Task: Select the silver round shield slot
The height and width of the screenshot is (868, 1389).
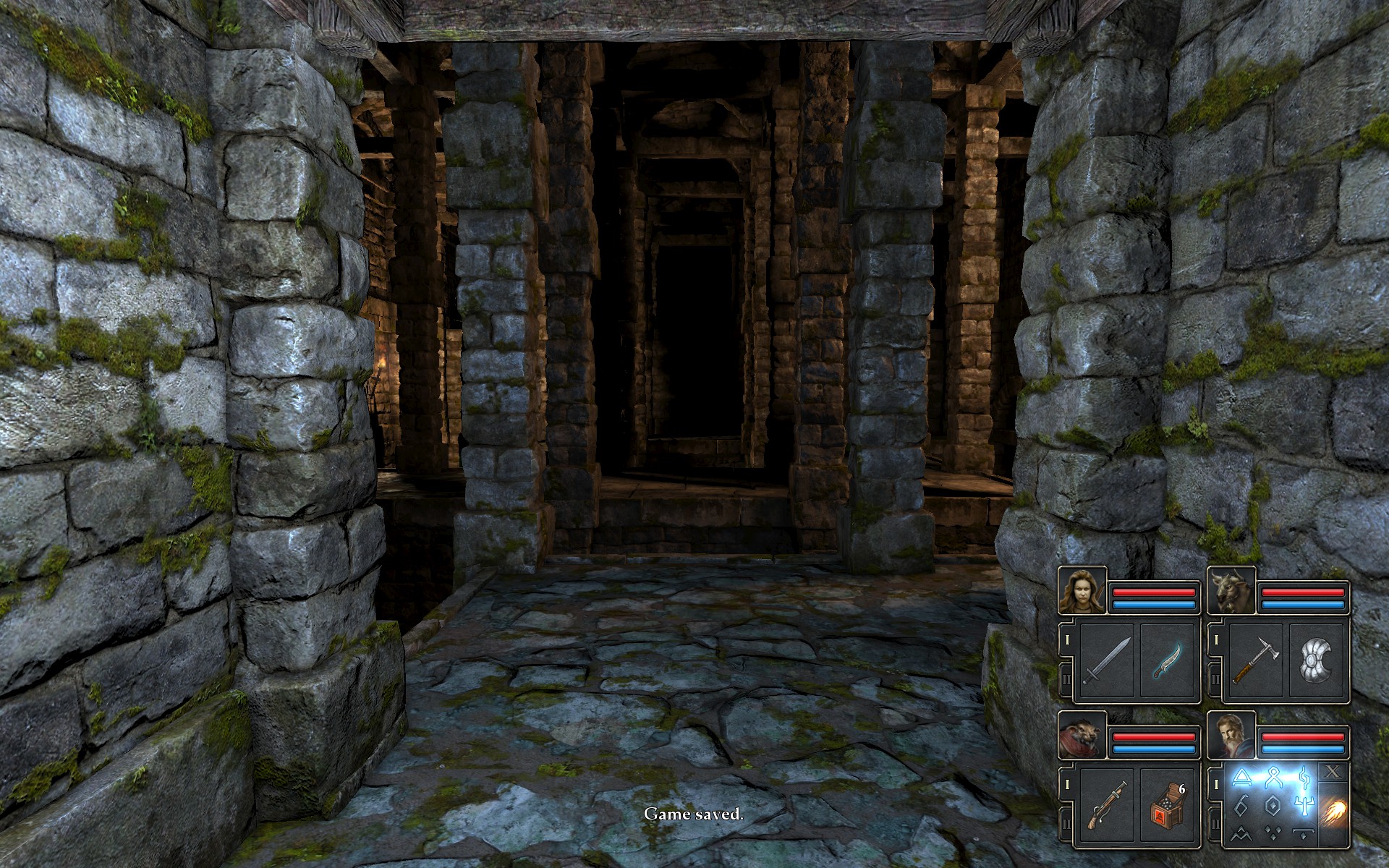Action: (1315, 661)
